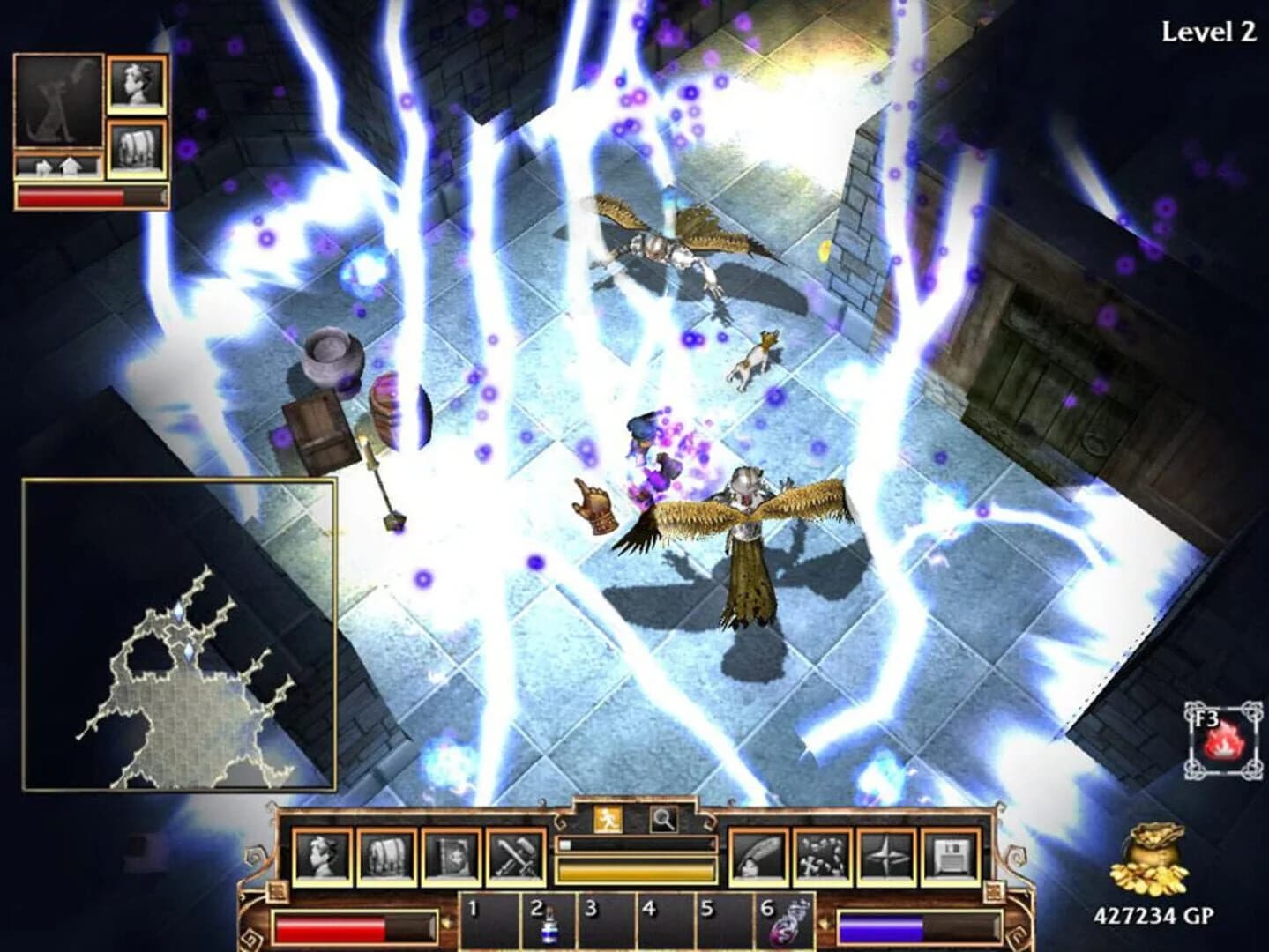Expand the minimap view
Image resolution: width=1269 pixels, height=952 pixels.
click(181, 630)
